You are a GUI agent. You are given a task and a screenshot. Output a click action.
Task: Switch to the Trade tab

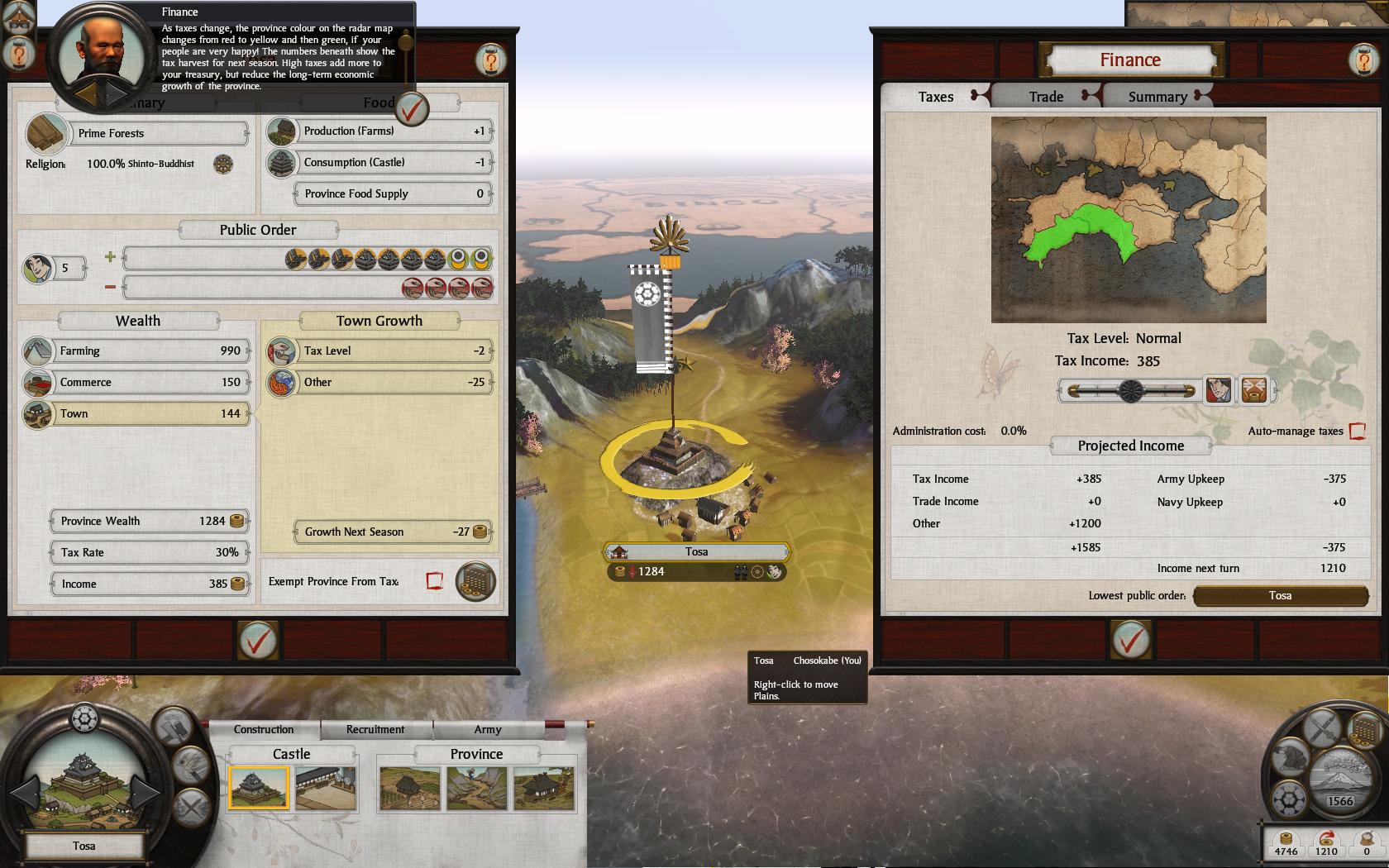pos(1046,97)
